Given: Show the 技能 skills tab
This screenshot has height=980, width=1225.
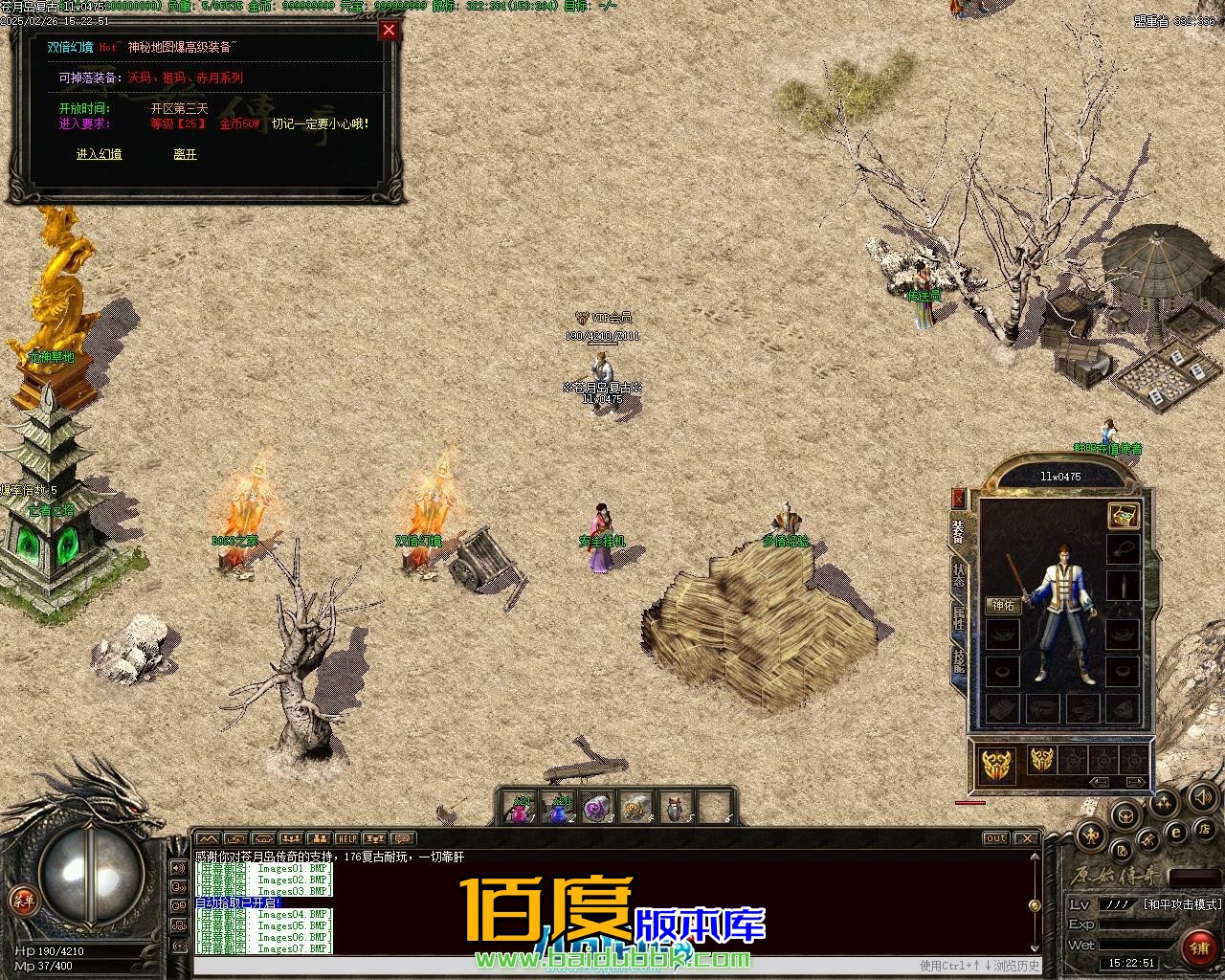Looking at the screenshot, I should [958, 660].
